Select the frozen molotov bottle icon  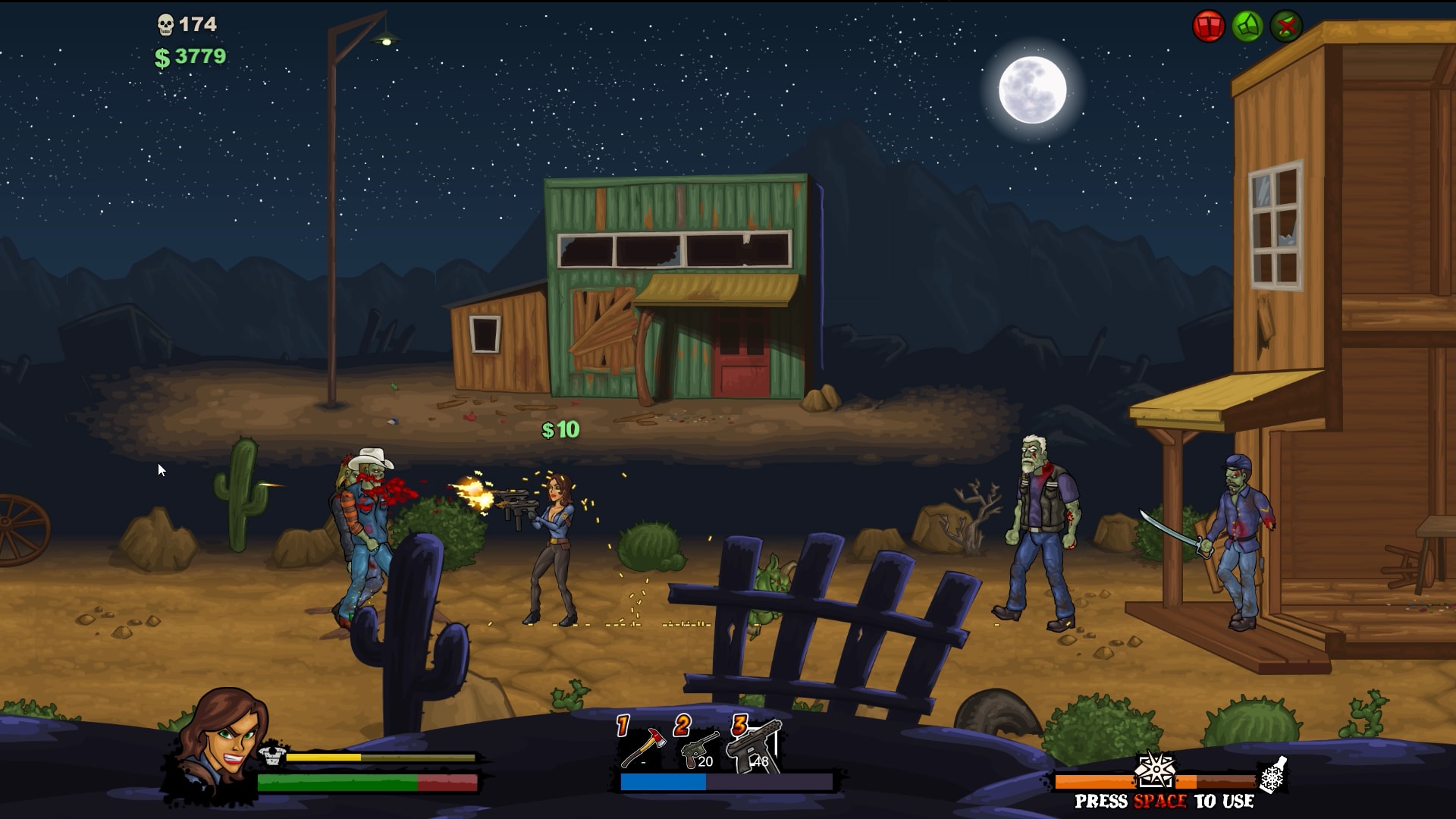tap(1271, 775)
